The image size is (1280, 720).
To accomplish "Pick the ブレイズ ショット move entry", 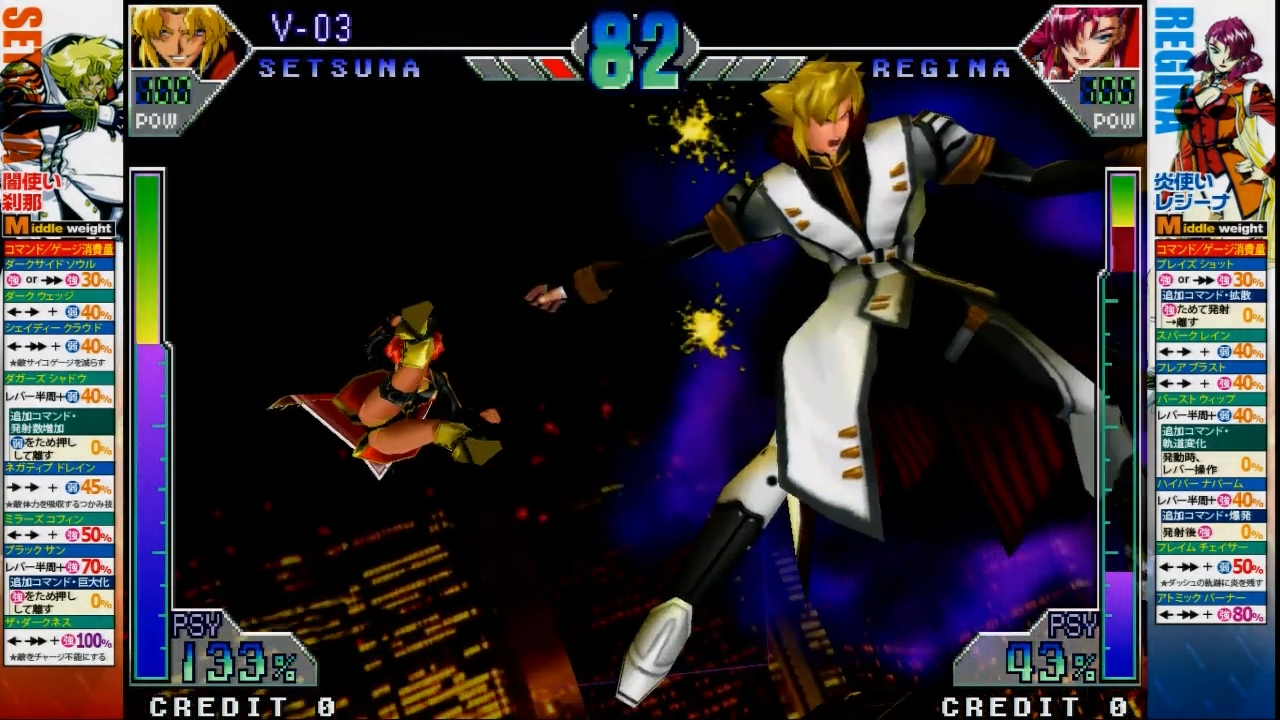I will click(1210, 273).
